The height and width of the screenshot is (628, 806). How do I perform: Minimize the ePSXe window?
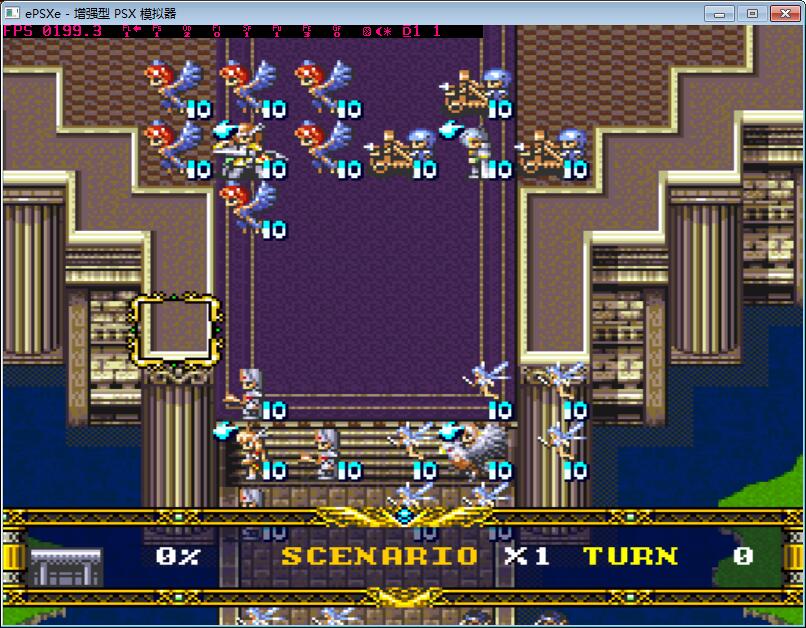click(x=719, y=13)
